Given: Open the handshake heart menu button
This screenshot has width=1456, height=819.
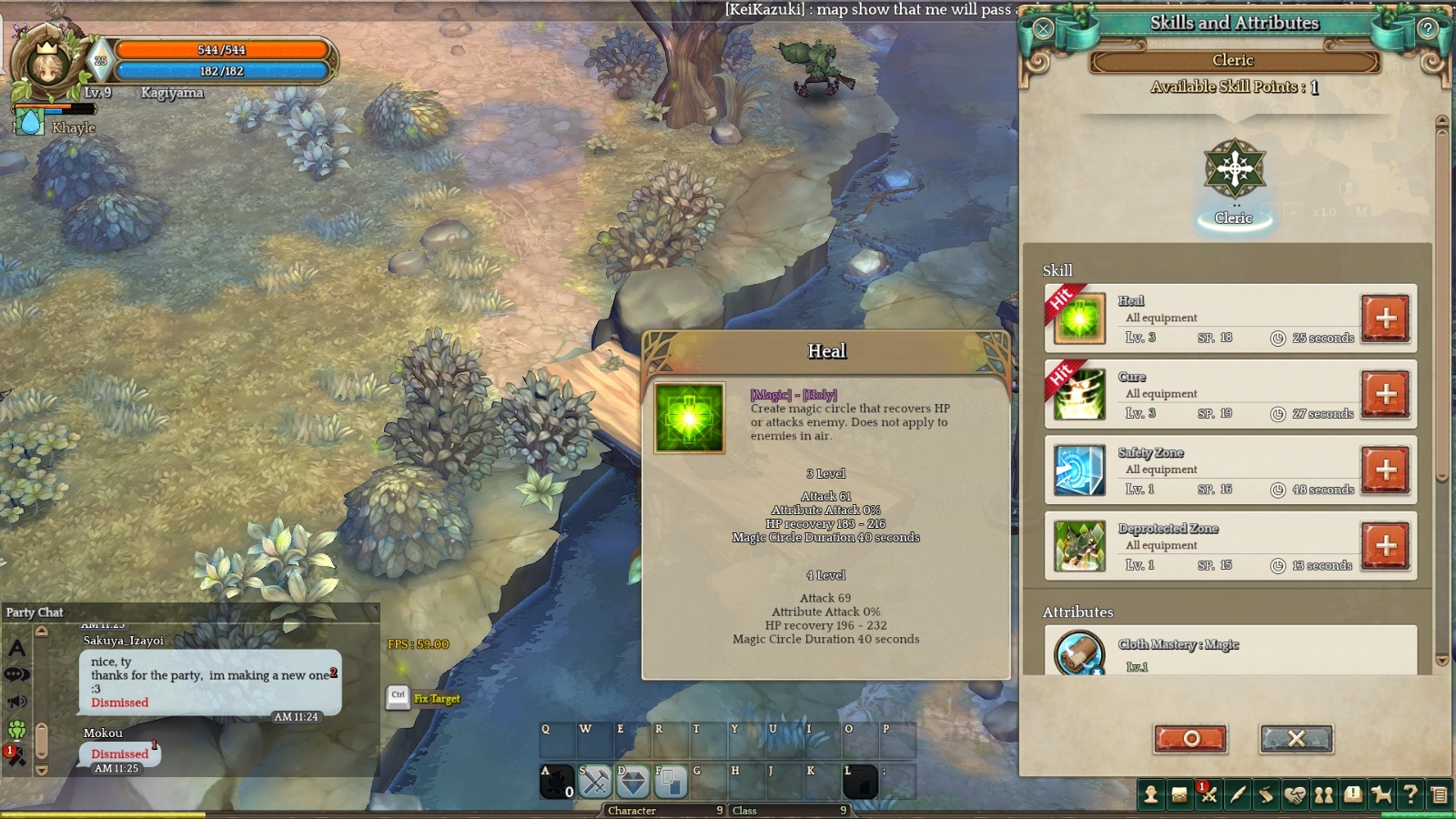Looking at the screenshot, I should 1295,795.
